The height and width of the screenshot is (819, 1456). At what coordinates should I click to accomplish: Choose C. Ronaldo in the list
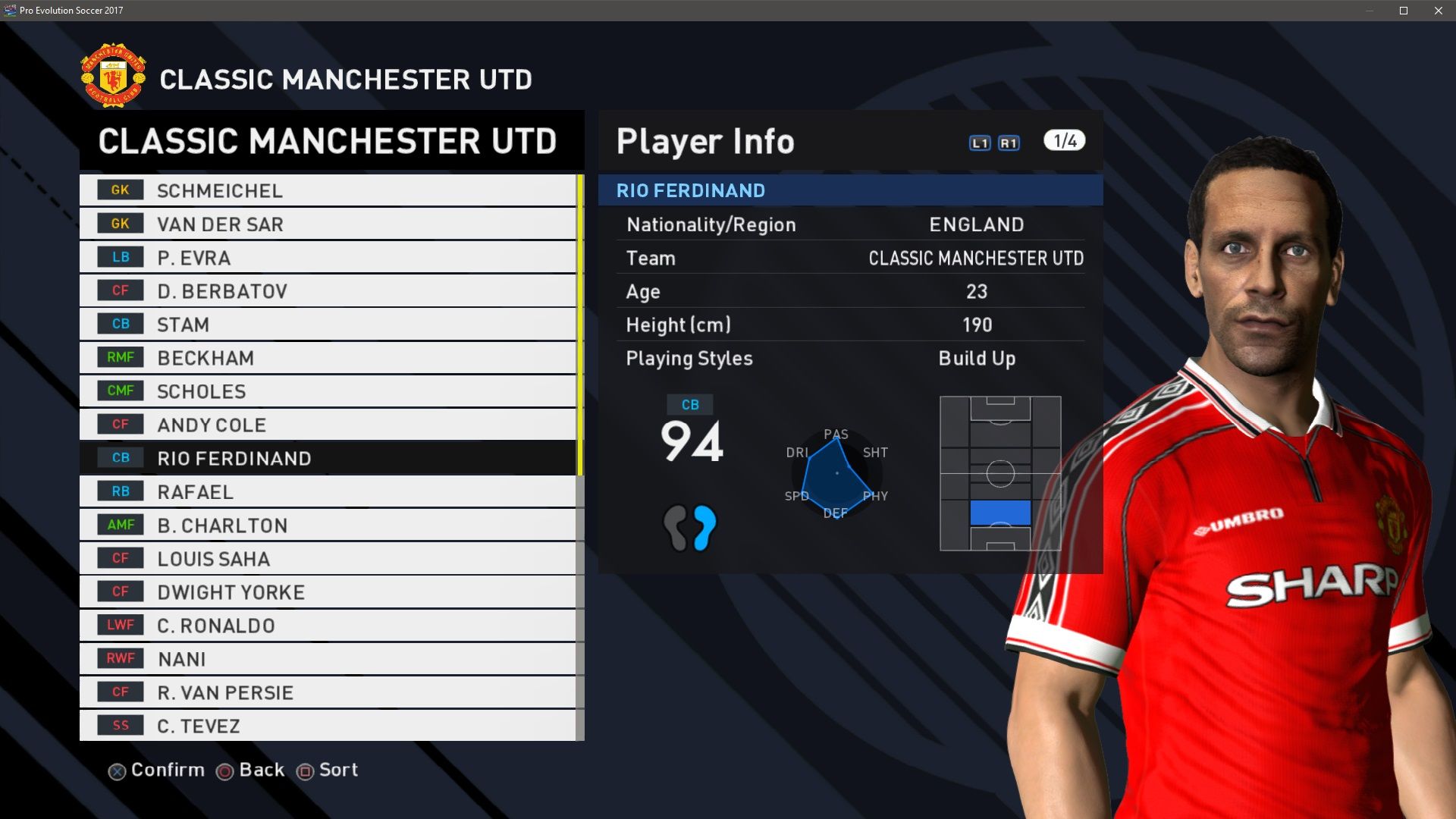click(328, 625)
